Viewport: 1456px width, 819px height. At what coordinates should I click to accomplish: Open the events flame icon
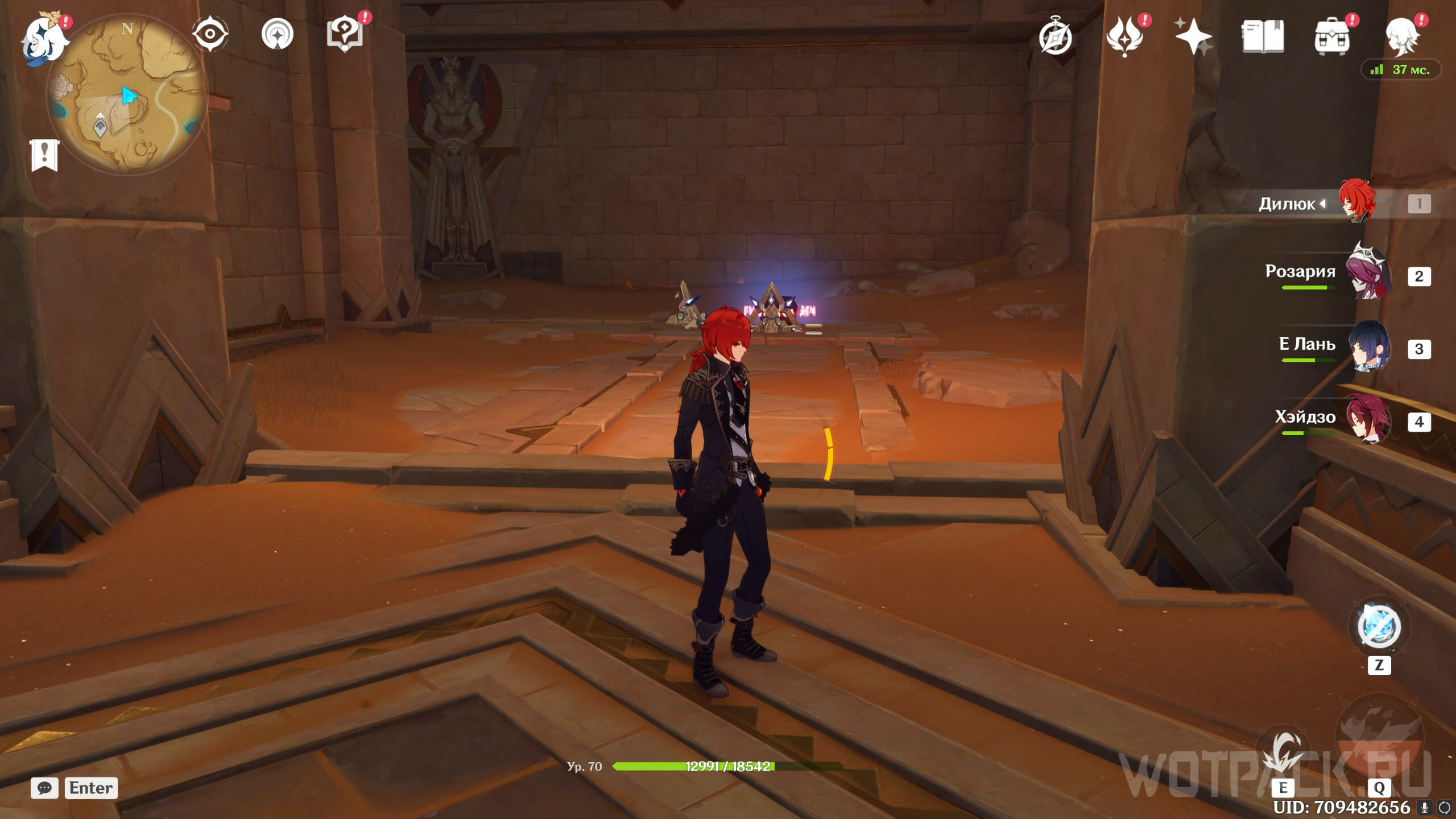point(1124,36)
